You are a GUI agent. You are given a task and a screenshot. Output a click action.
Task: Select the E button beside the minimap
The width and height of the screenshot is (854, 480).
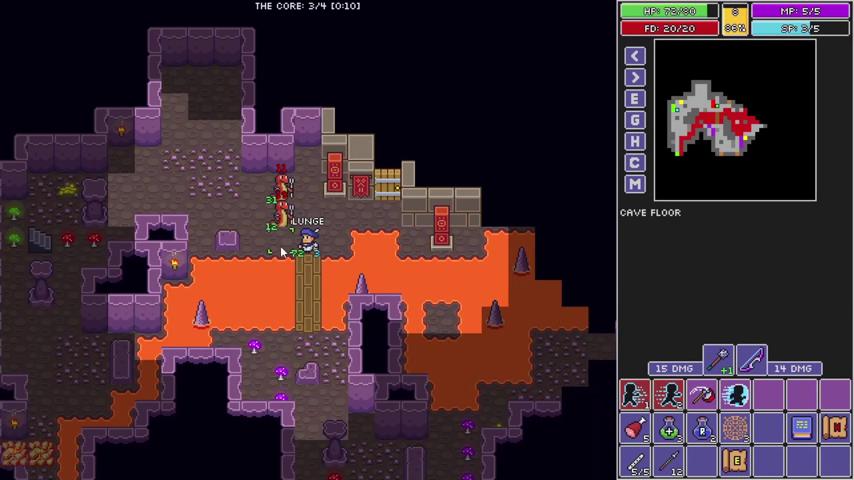click(635, 99)
